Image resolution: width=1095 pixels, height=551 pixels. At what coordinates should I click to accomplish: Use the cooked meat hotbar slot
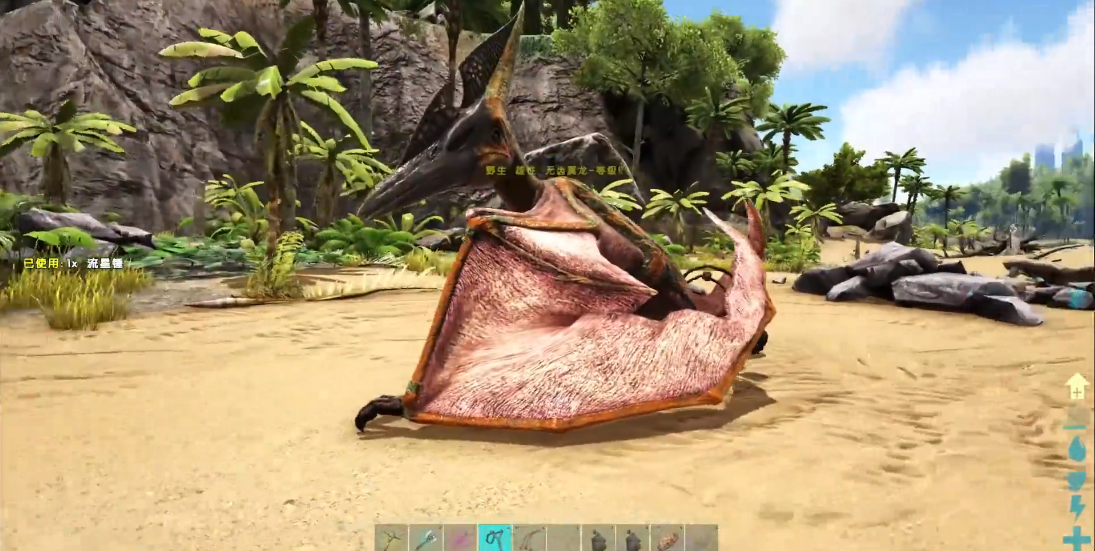666,539
